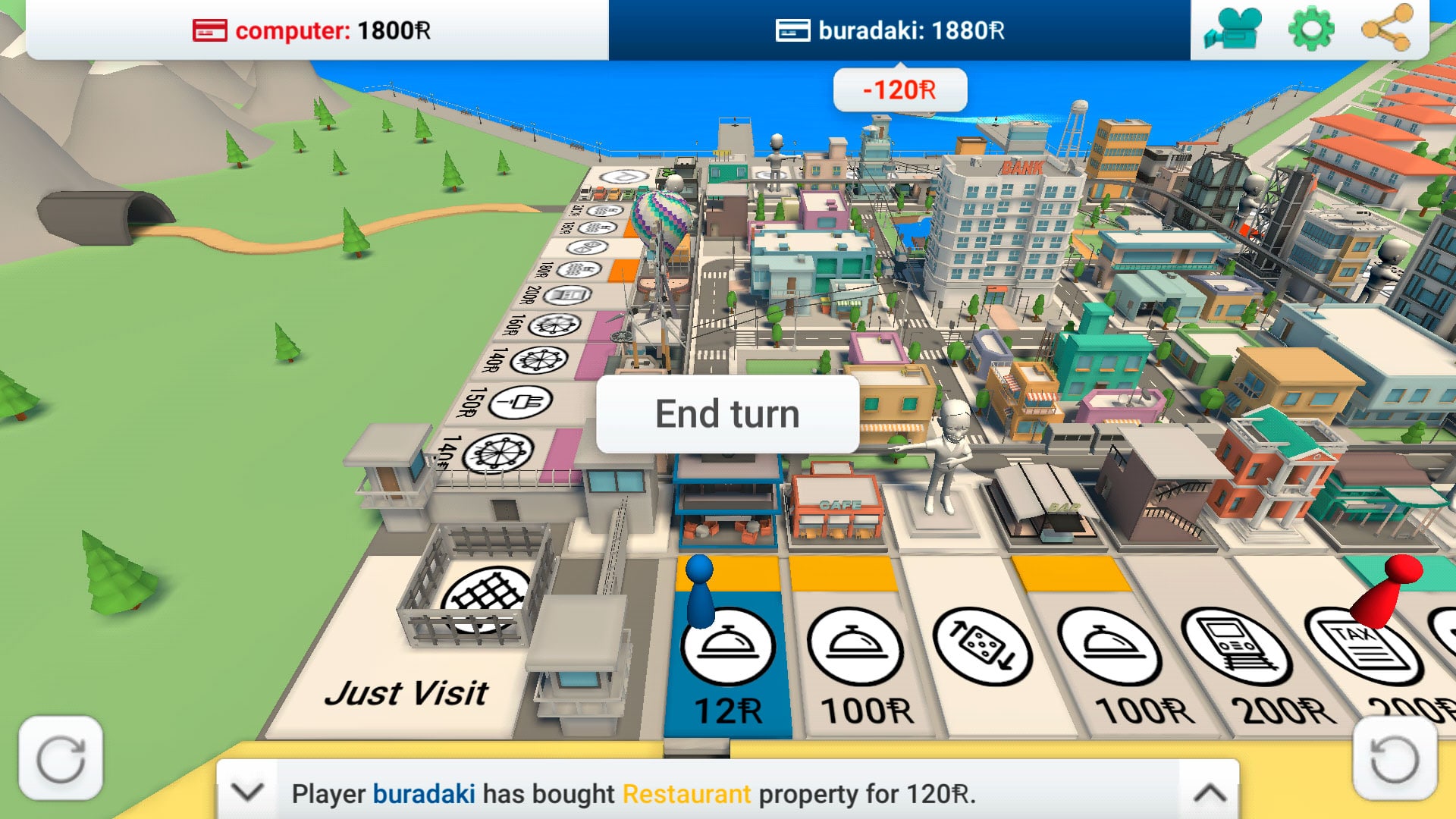Rotate camera clockwise with bottom-left arrow
This screenshot has height=819, width=1456.
tap(61, 758)
